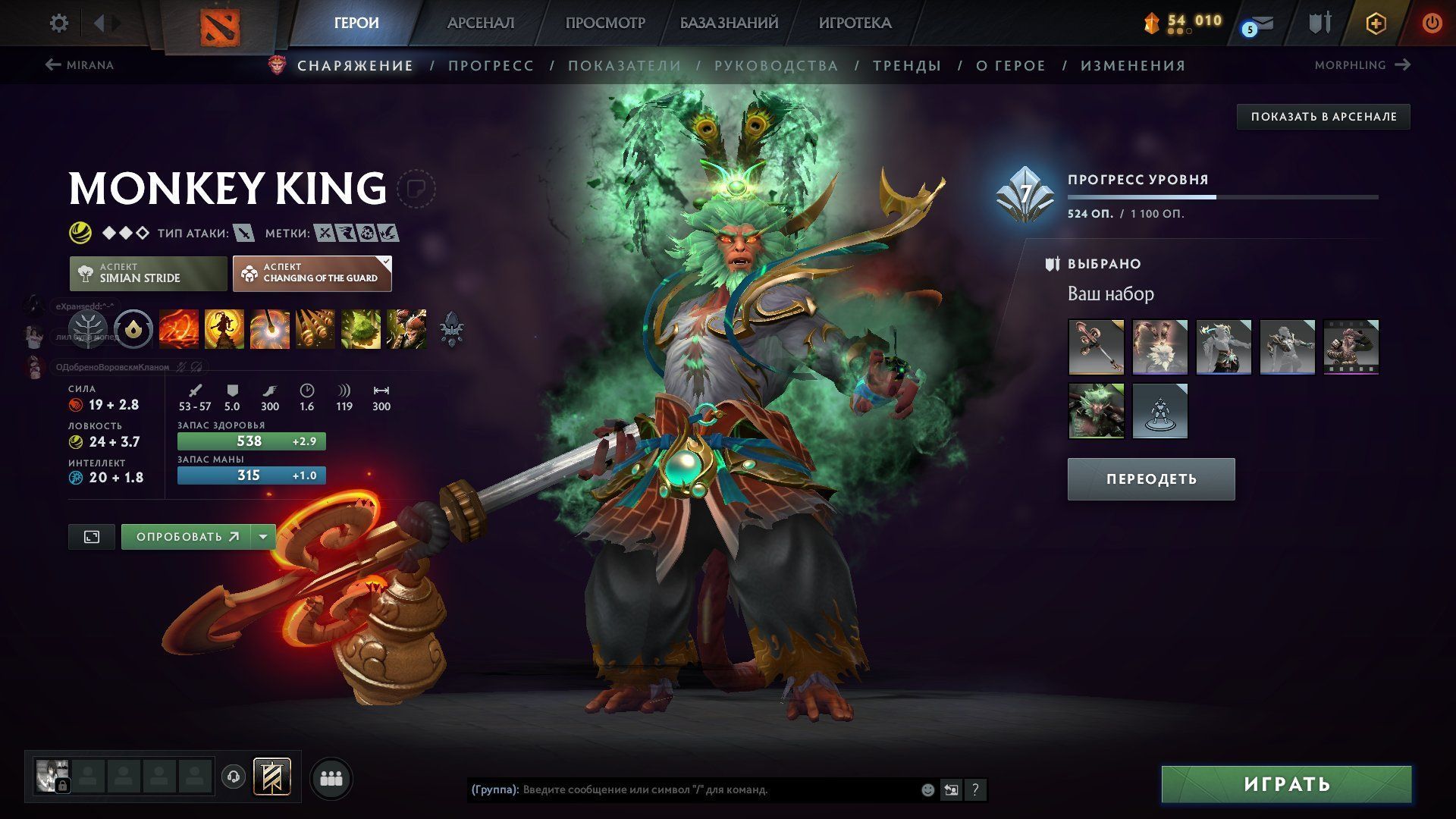The width and height of the screenshot is (1456, 819).
Task: Select the Simian Stride aspect
Action: click(149, 273)
